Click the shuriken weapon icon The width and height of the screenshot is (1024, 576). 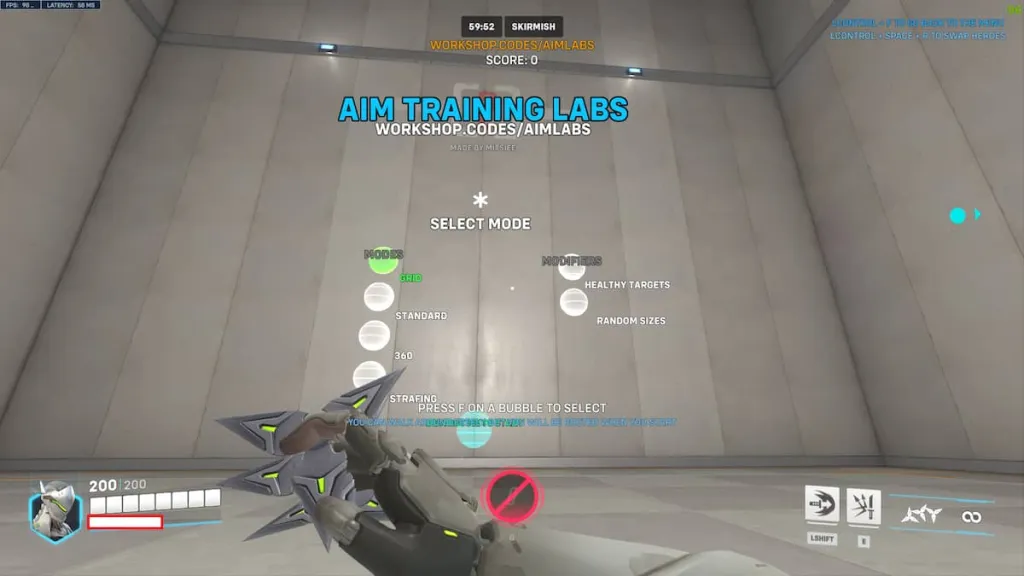point(921,516)
